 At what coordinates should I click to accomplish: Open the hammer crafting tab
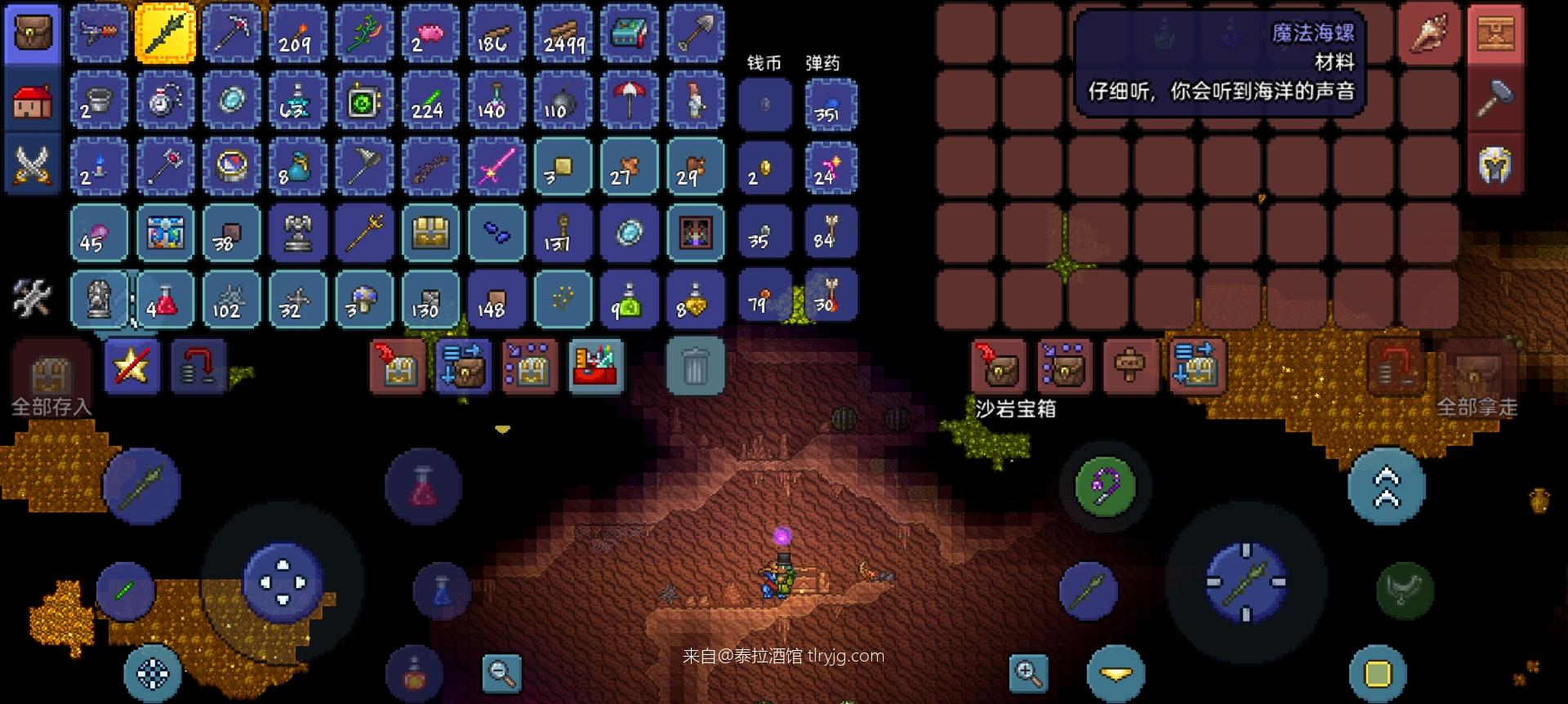coord(1495,100)
